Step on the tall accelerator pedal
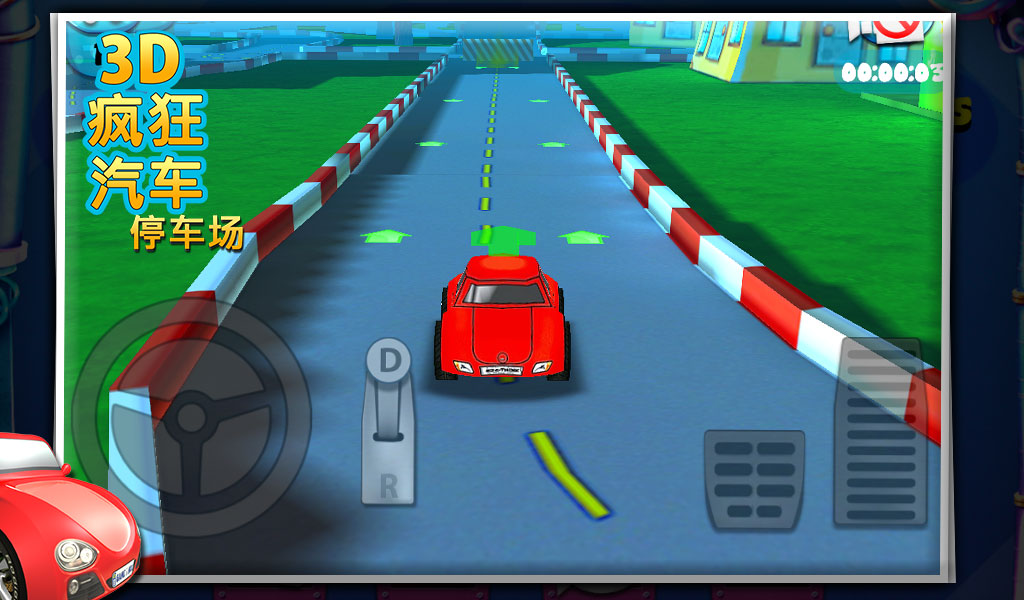1024x600 pixels. (880, 432)
